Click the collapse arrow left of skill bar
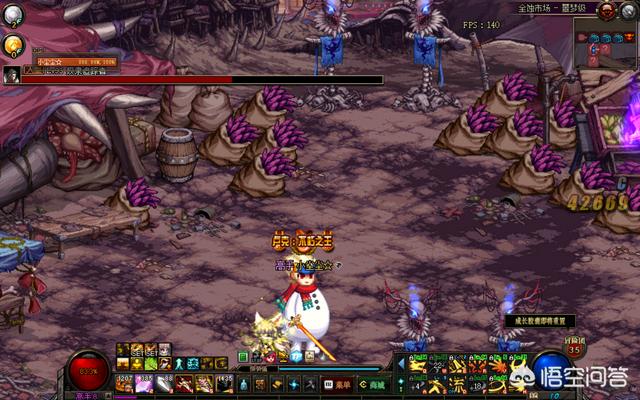Viewport: 640px width, 400px height. point(403,364)
